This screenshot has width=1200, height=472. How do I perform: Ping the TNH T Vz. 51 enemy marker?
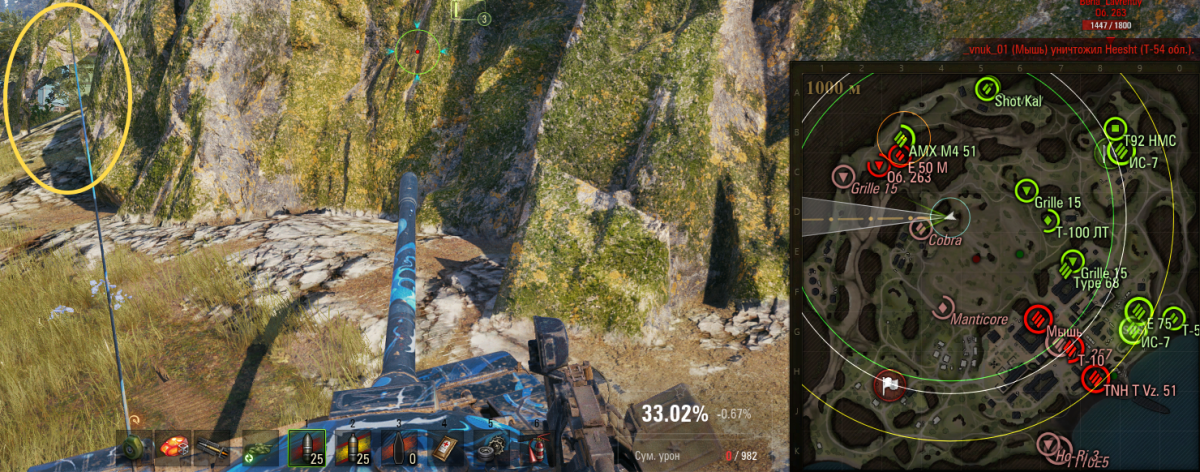[1094, 378]
